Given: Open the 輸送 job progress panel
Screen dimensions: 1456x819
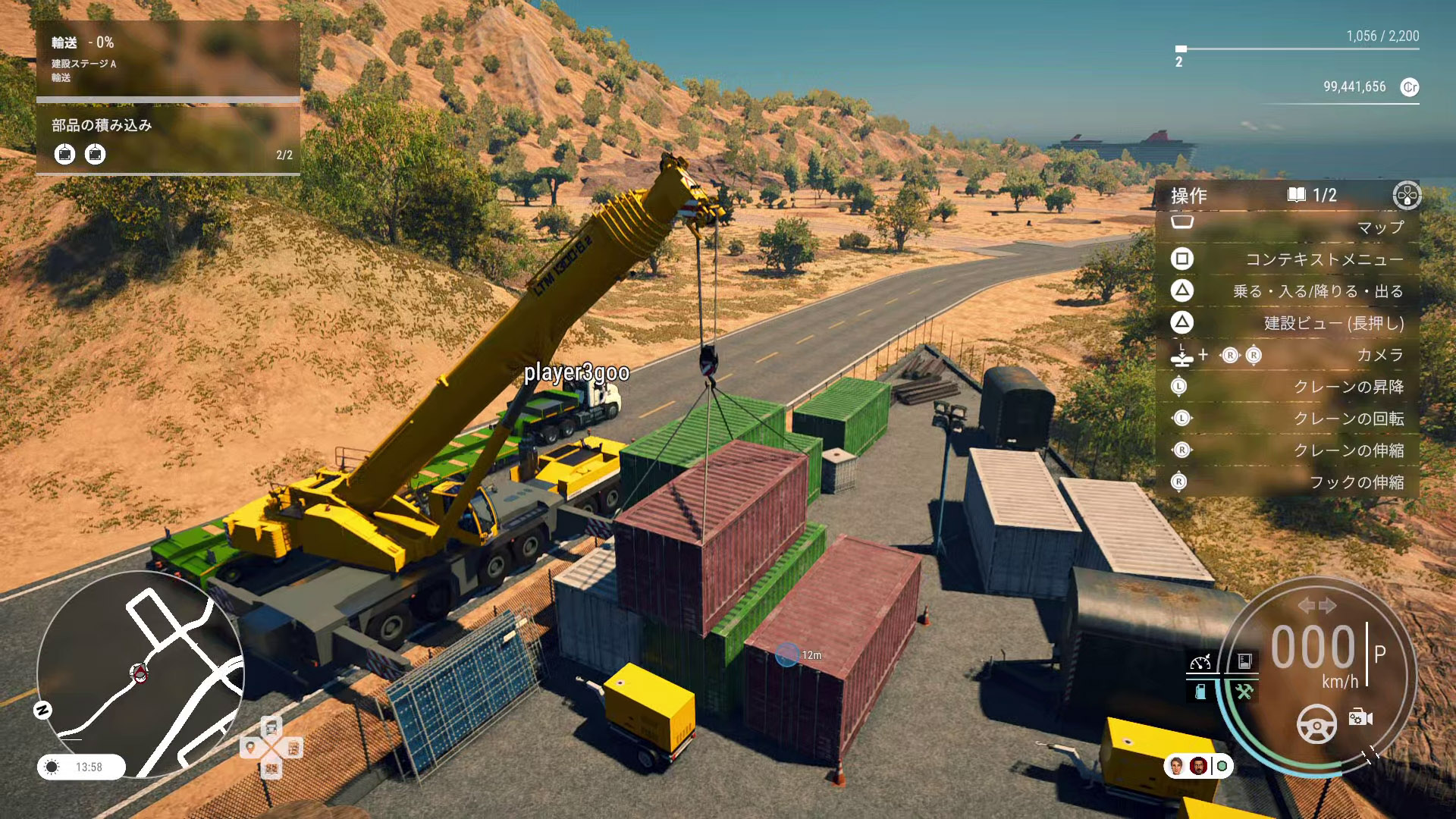Looking at the screenshot, I should pyautogui.click(x=168, y=59).
